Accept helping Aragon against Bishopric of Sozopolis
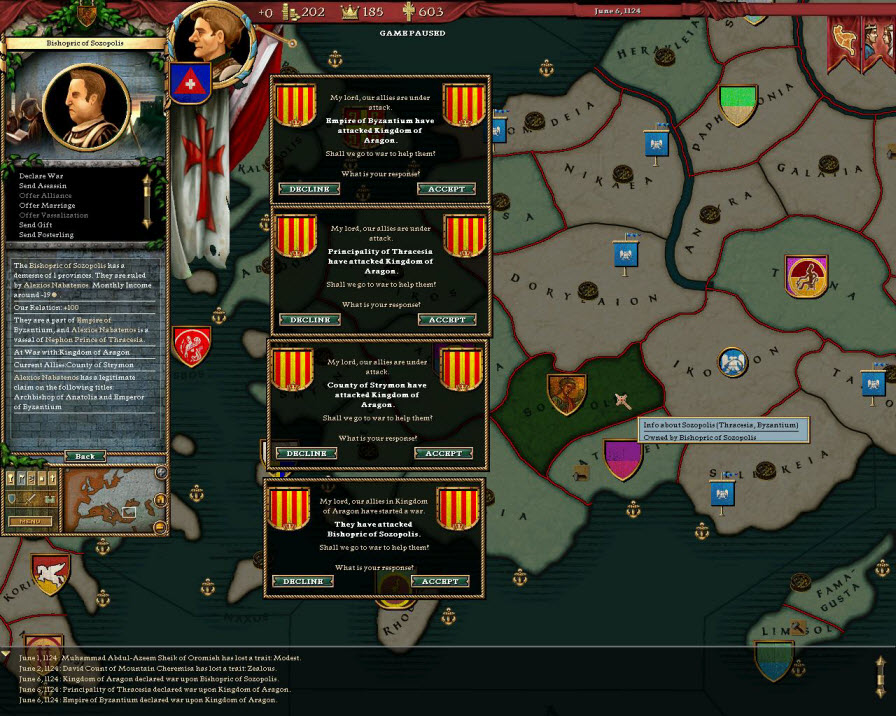Screen dimensions: 896x716 tap(440, 581)
